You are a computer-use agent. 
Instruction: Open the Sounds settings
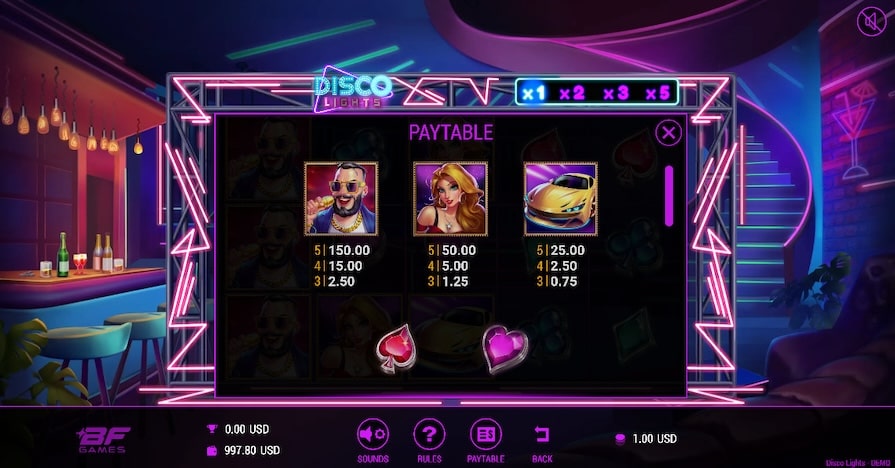pyautogui.click(x=372, y=432)
